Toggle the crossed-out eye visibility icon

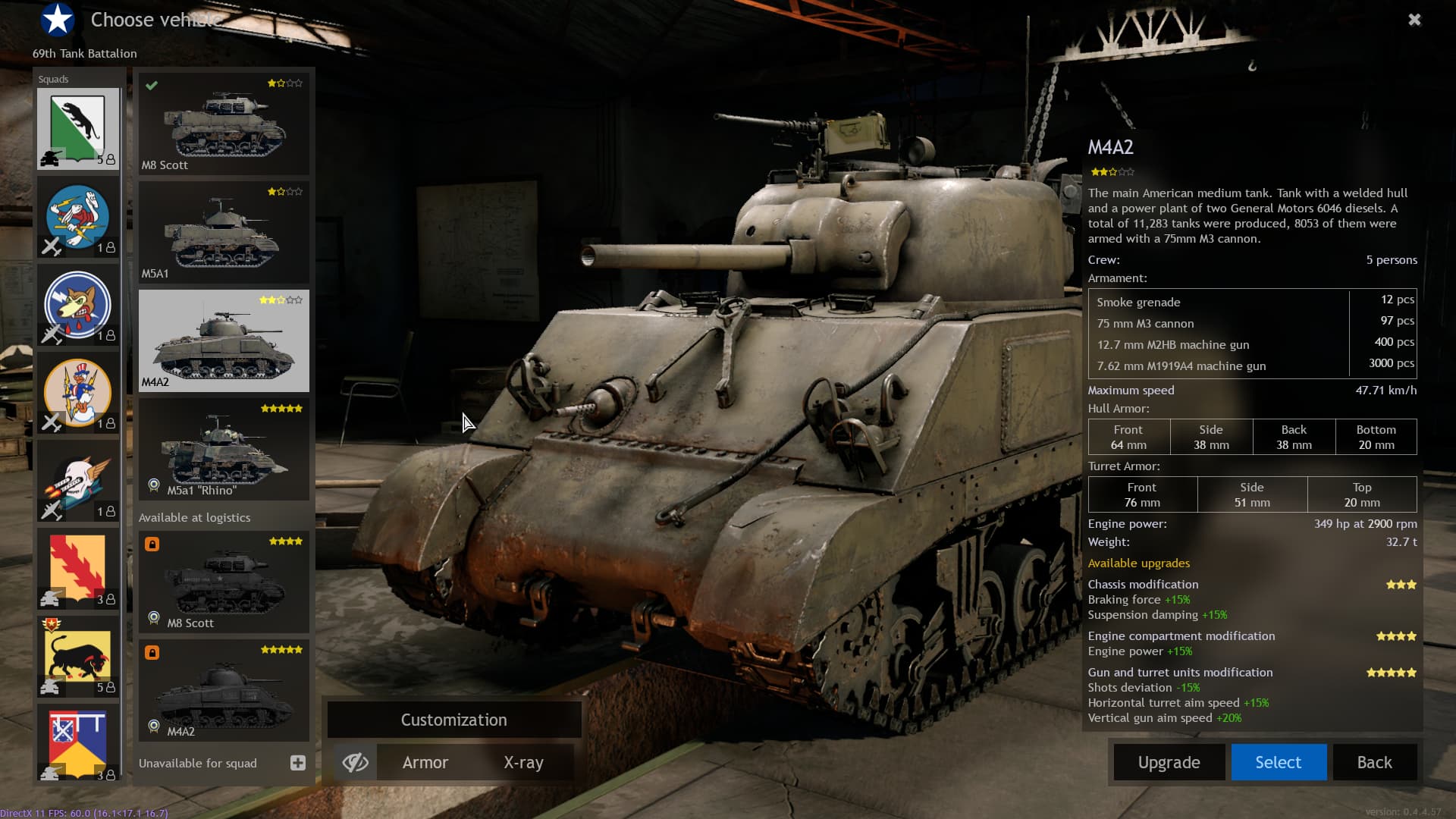click(x=355, y=762)
